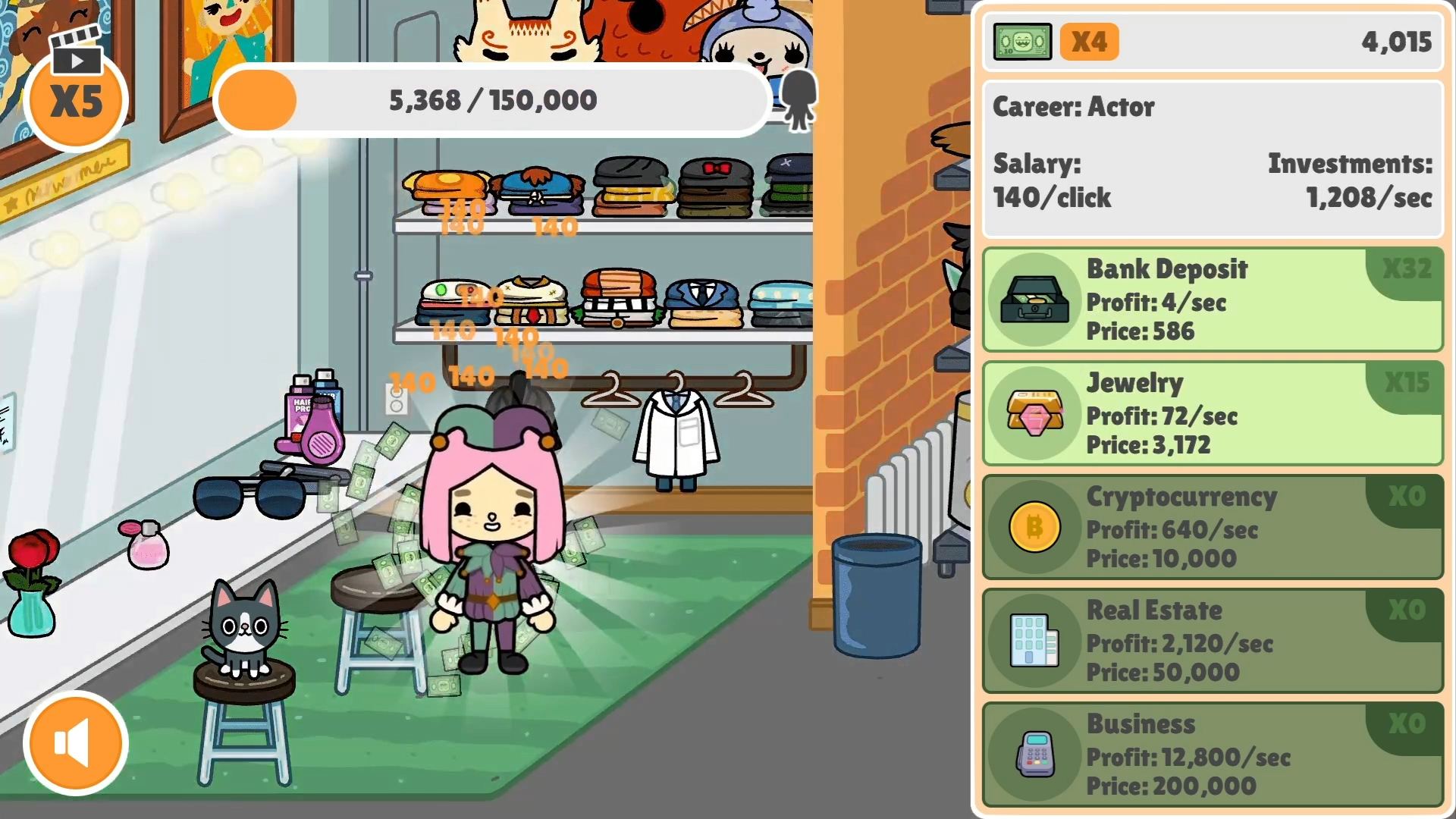This screenshot has width=1456, height=819.
Task: Select the Business investment card
Action: [x=1213, y=755]
